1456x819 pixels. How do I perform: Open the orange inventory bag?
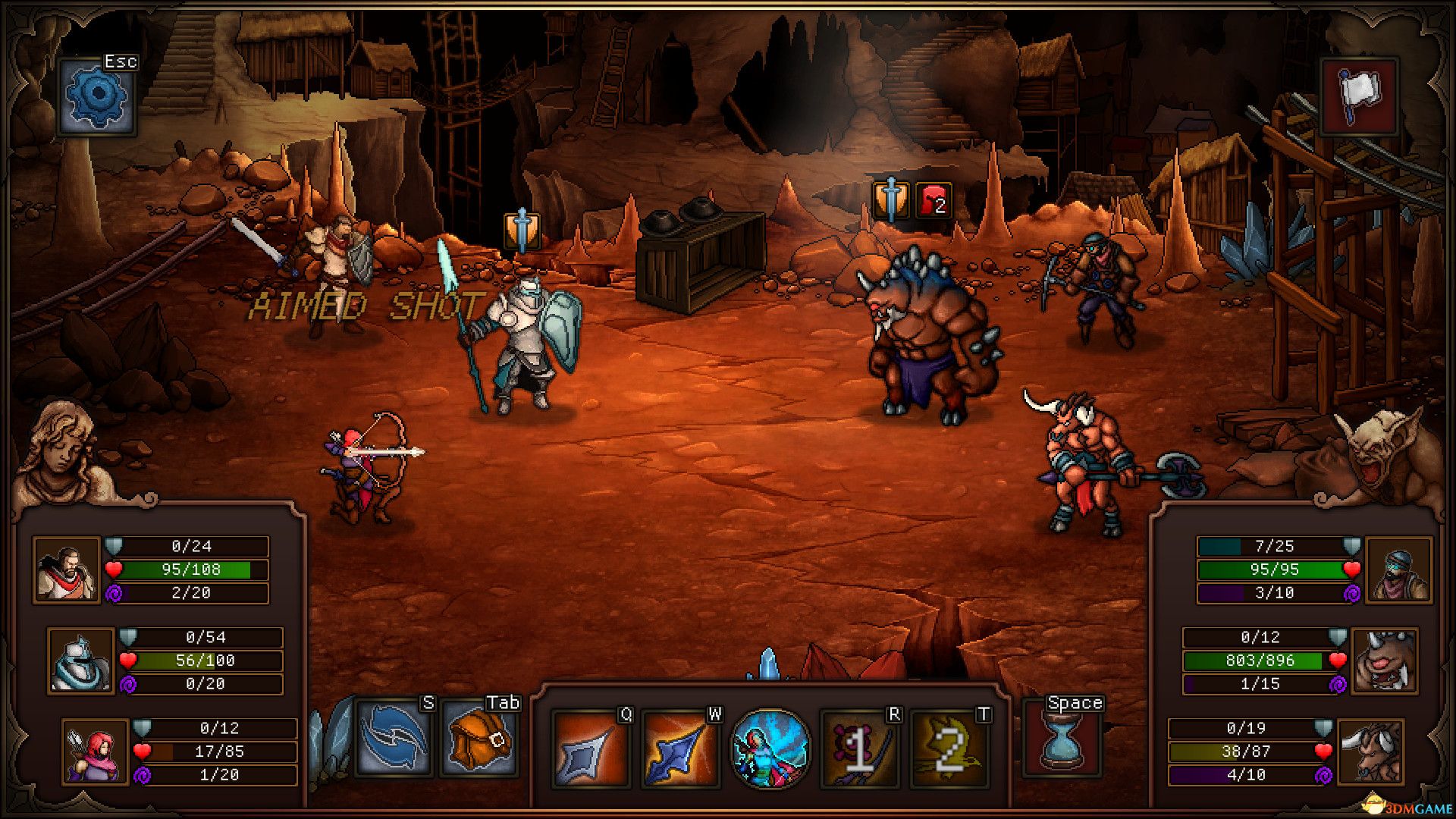pyautogui.click(x=479, y=737)
